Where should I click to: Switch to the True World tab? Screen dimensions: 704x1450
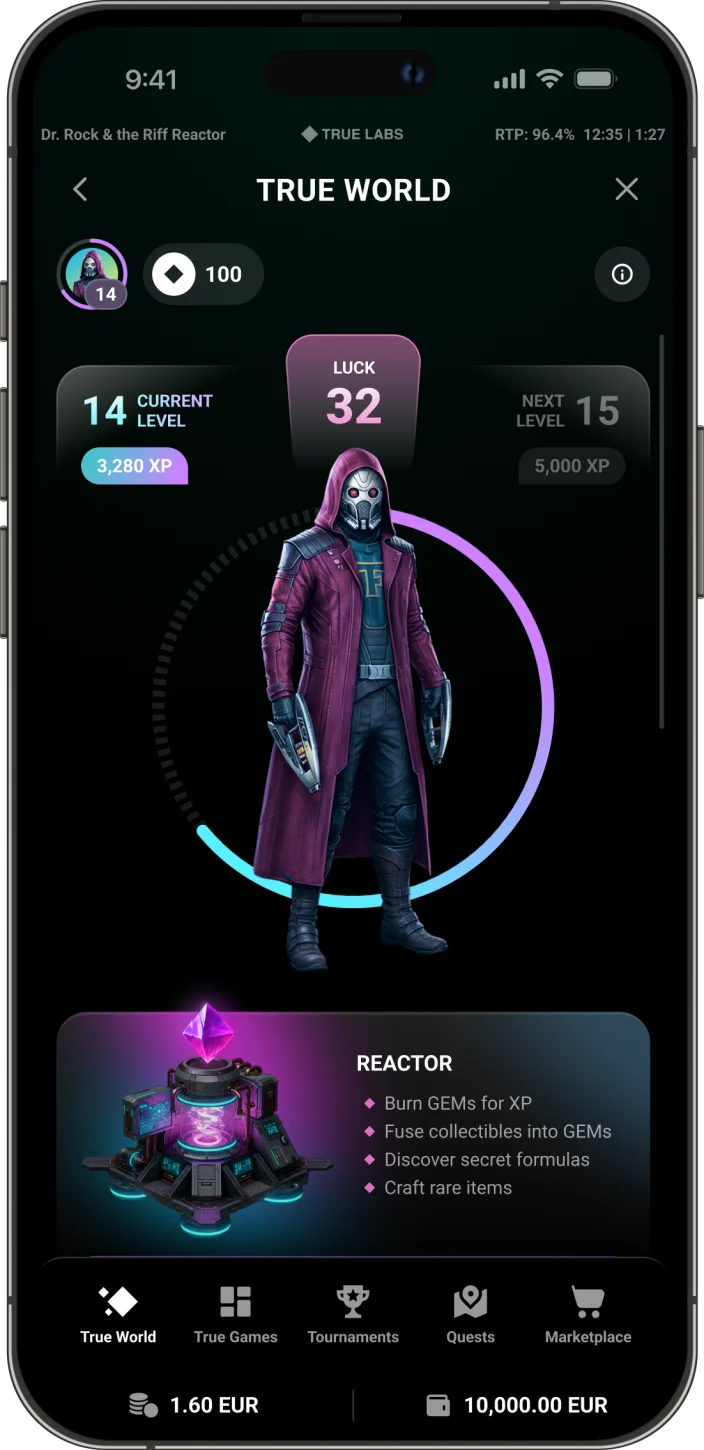click(118, 1315)
